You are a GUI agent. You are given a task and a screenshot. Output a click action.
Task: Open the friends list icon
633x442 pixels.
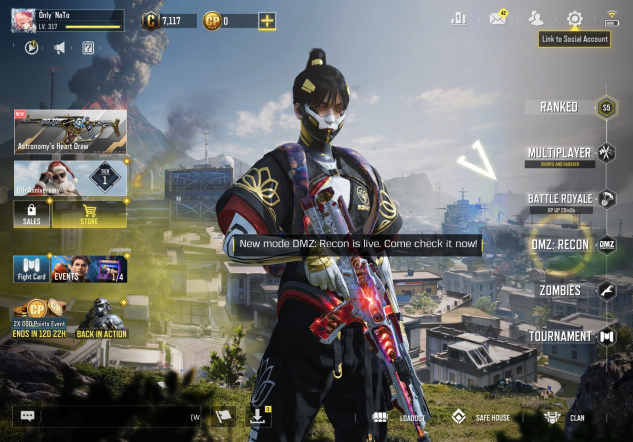tap(536, 19)
